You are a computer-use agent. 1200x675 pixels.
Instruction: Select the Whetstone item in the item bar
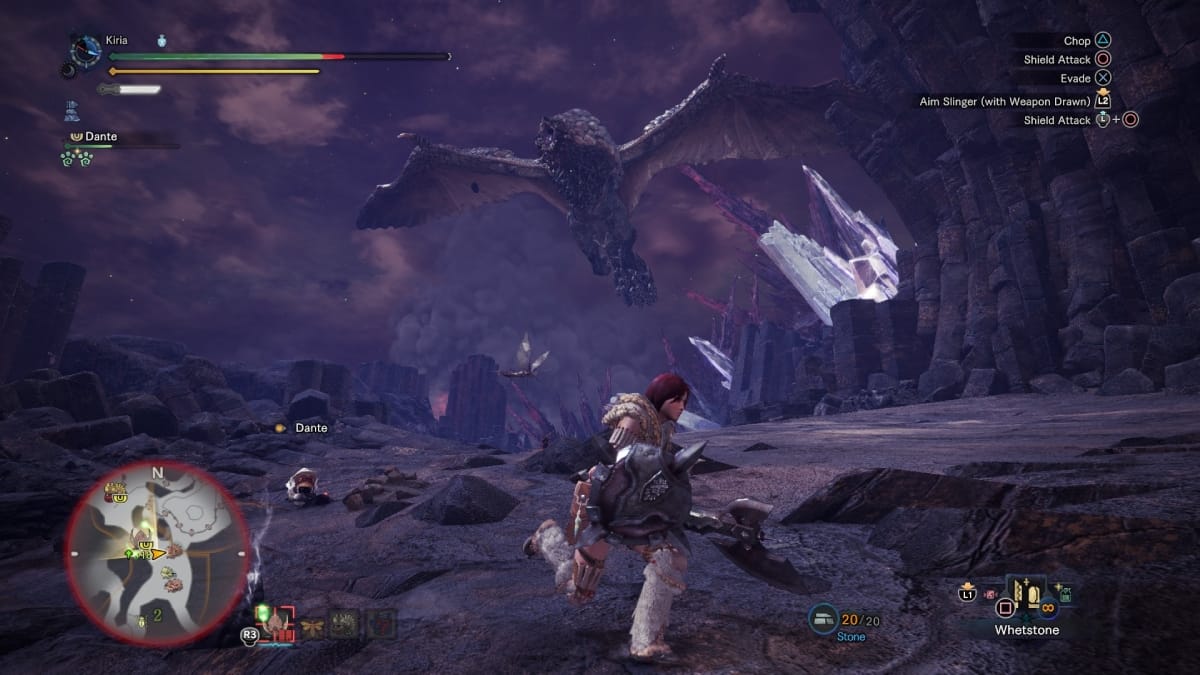point(1026,600)
